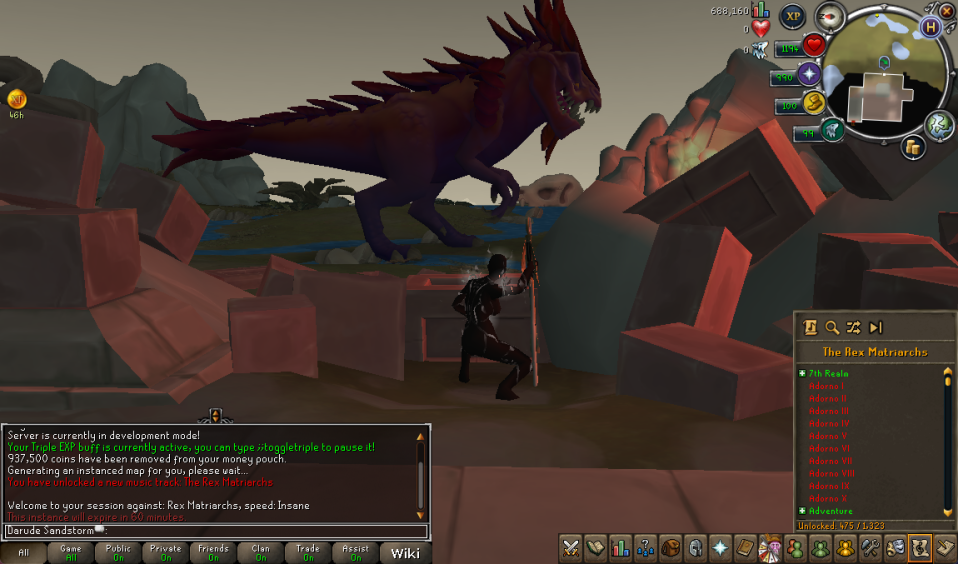This screenshot has height=564, width=958.
Task: Skip to the next music track
Action: (x=876, y=327)
